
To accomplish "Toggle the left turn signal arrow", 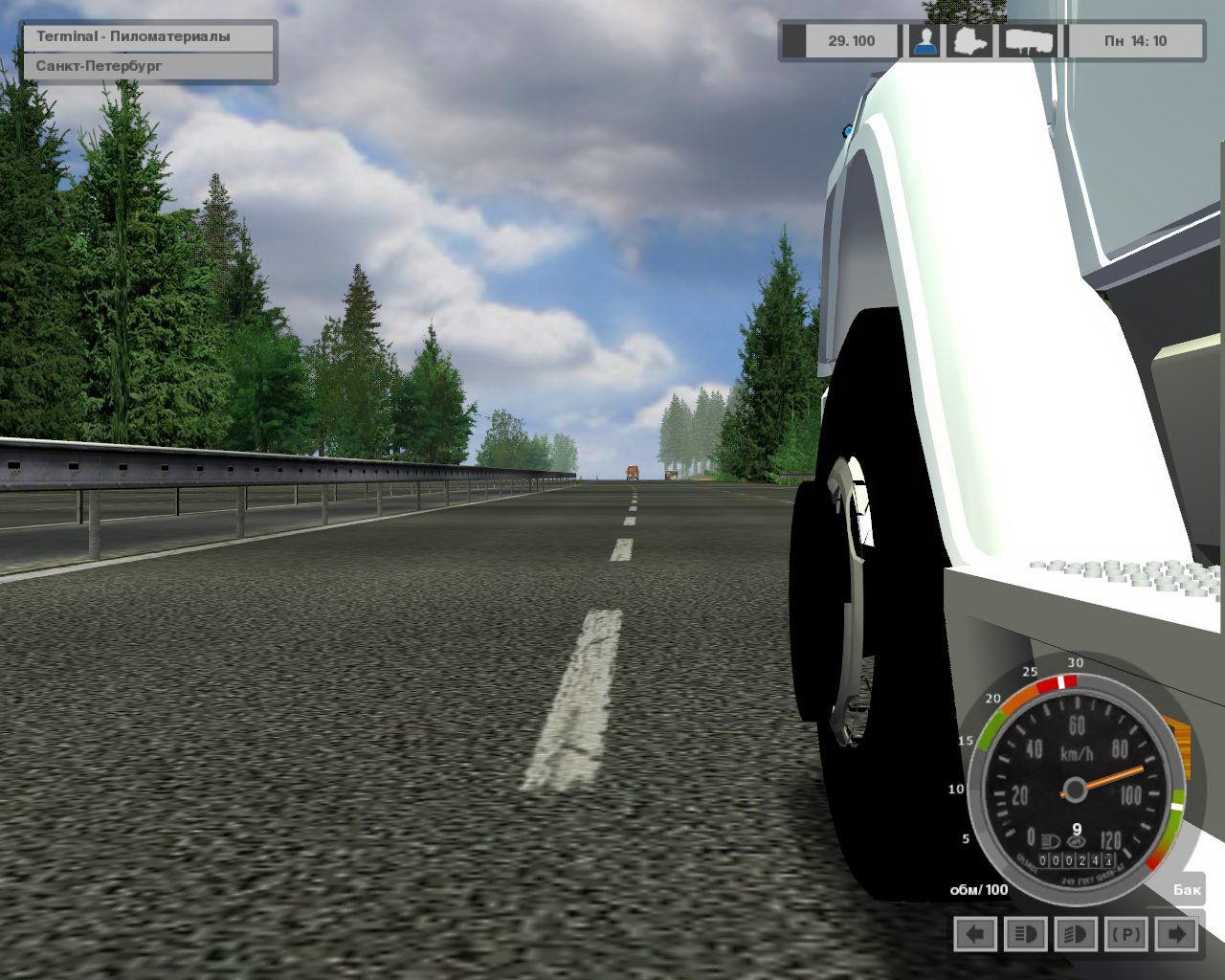I will coord(975,934).
